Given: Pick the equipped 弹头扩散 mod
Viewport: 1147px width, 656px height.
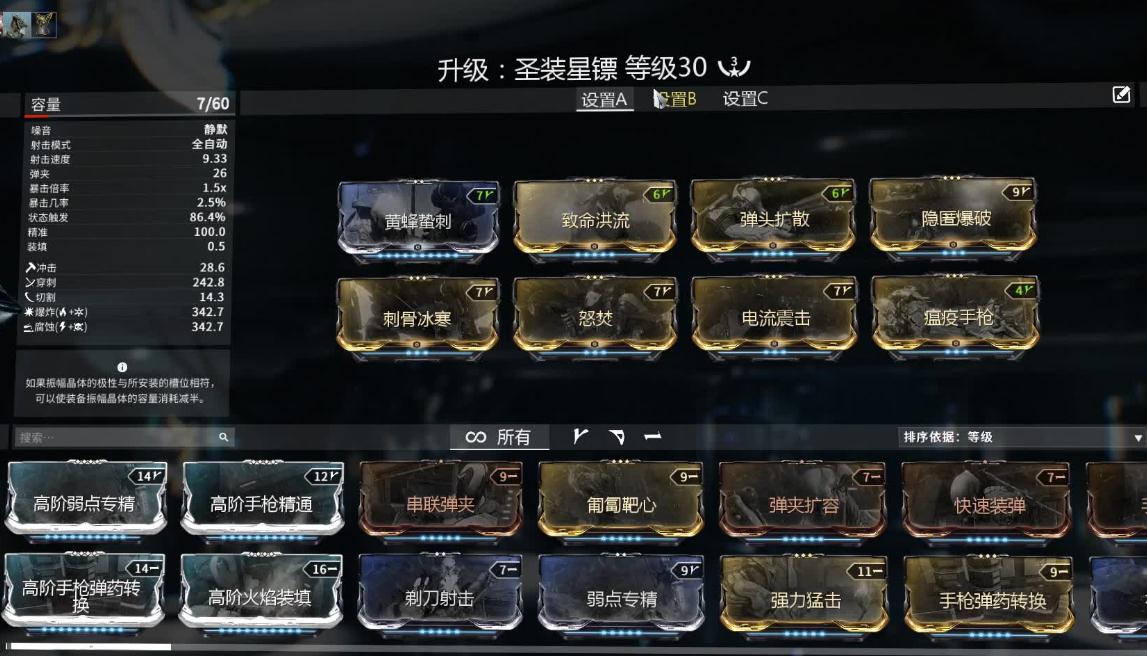Looking at the screenshot, I should [773, 218].
